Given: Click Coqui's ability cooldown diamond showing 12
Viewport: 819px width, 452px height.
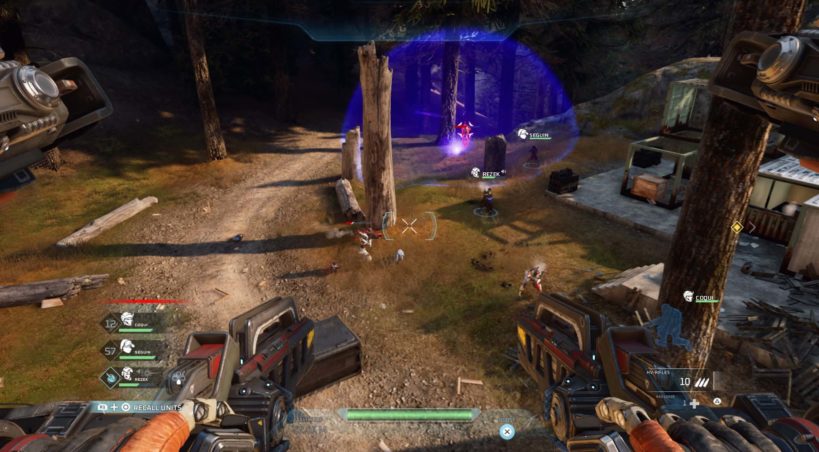Looking at the screenshot, I should (109, 321).
